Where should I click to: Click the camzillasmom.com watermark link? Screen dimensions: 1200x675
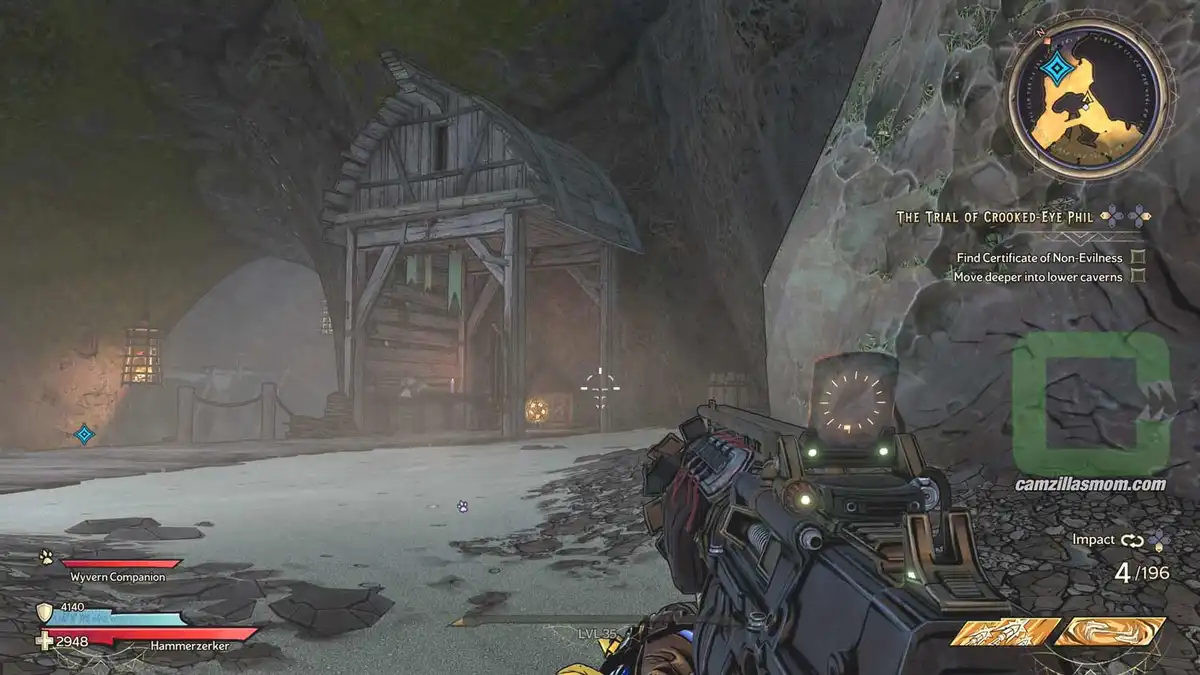click(1090, 484)
